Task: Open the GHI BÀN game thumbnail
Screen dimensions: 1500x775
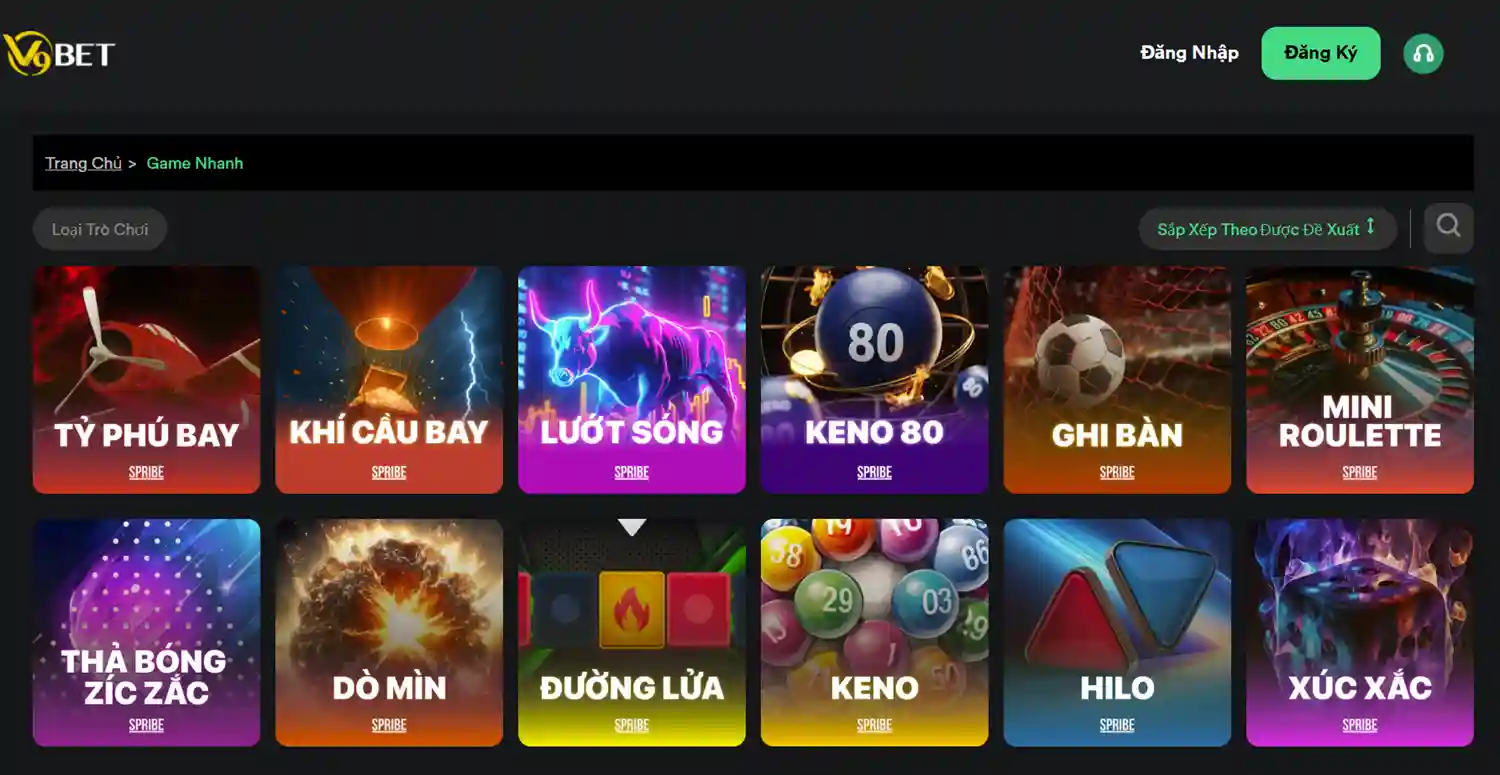Action: [x=1117, y=380]
